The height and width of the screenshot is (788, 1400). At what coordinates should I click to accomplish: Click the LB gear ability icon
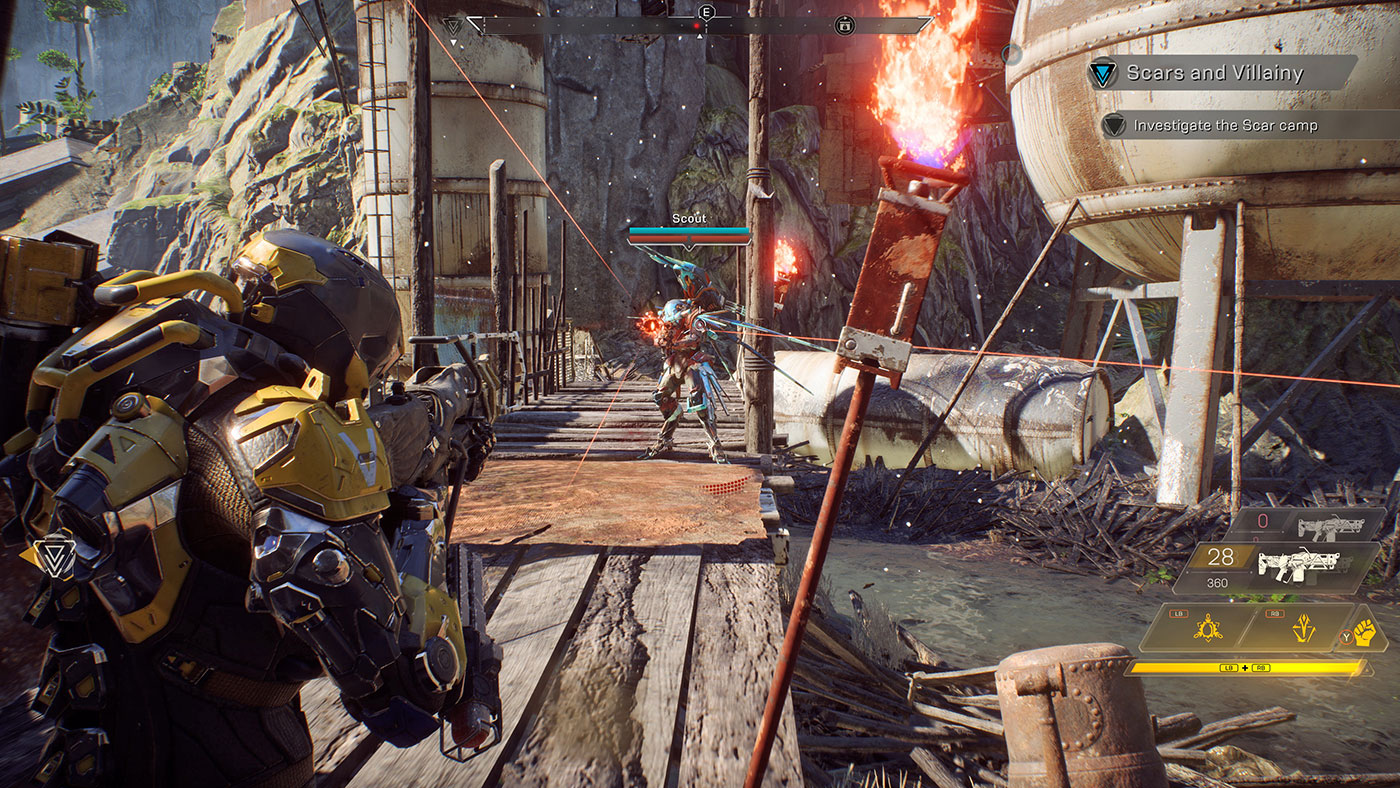click(1207, 627)
